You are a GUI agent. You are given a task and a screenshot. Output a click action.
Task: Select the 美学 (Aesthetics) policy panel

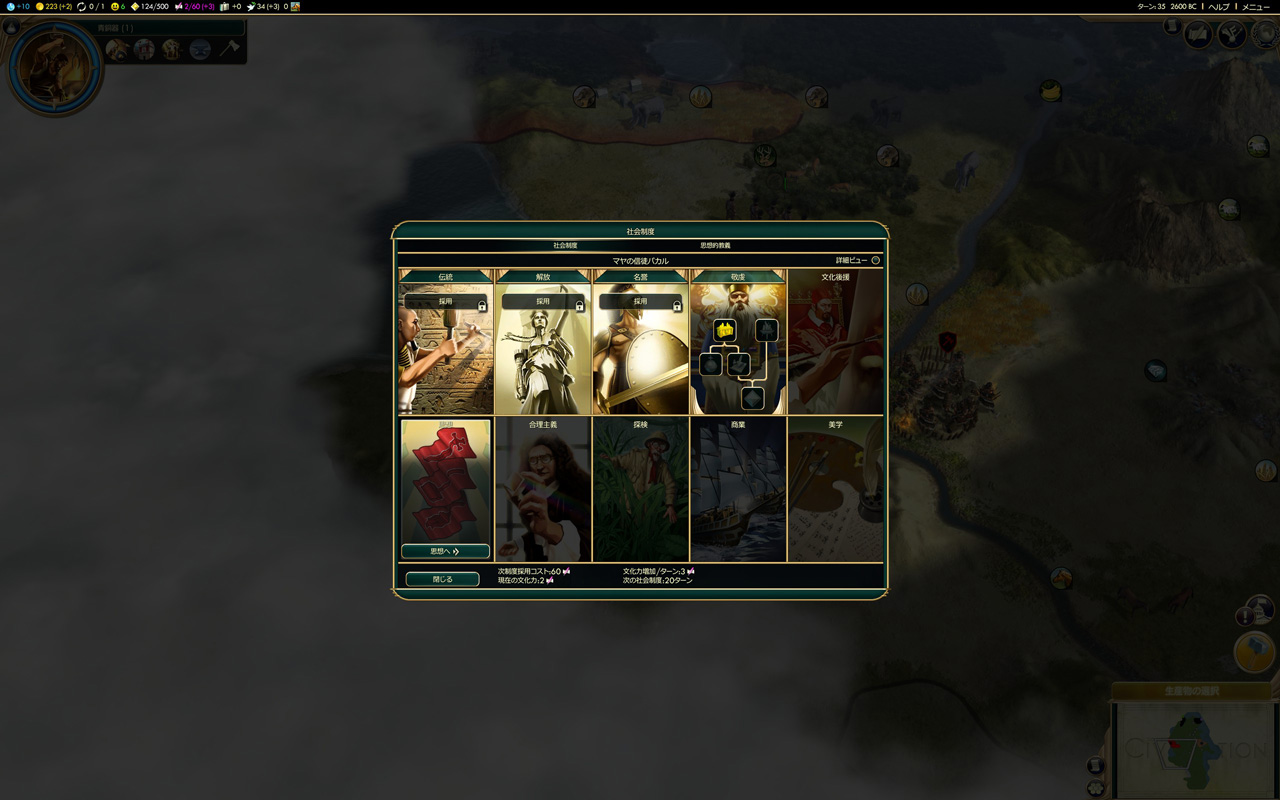point(835,490)
